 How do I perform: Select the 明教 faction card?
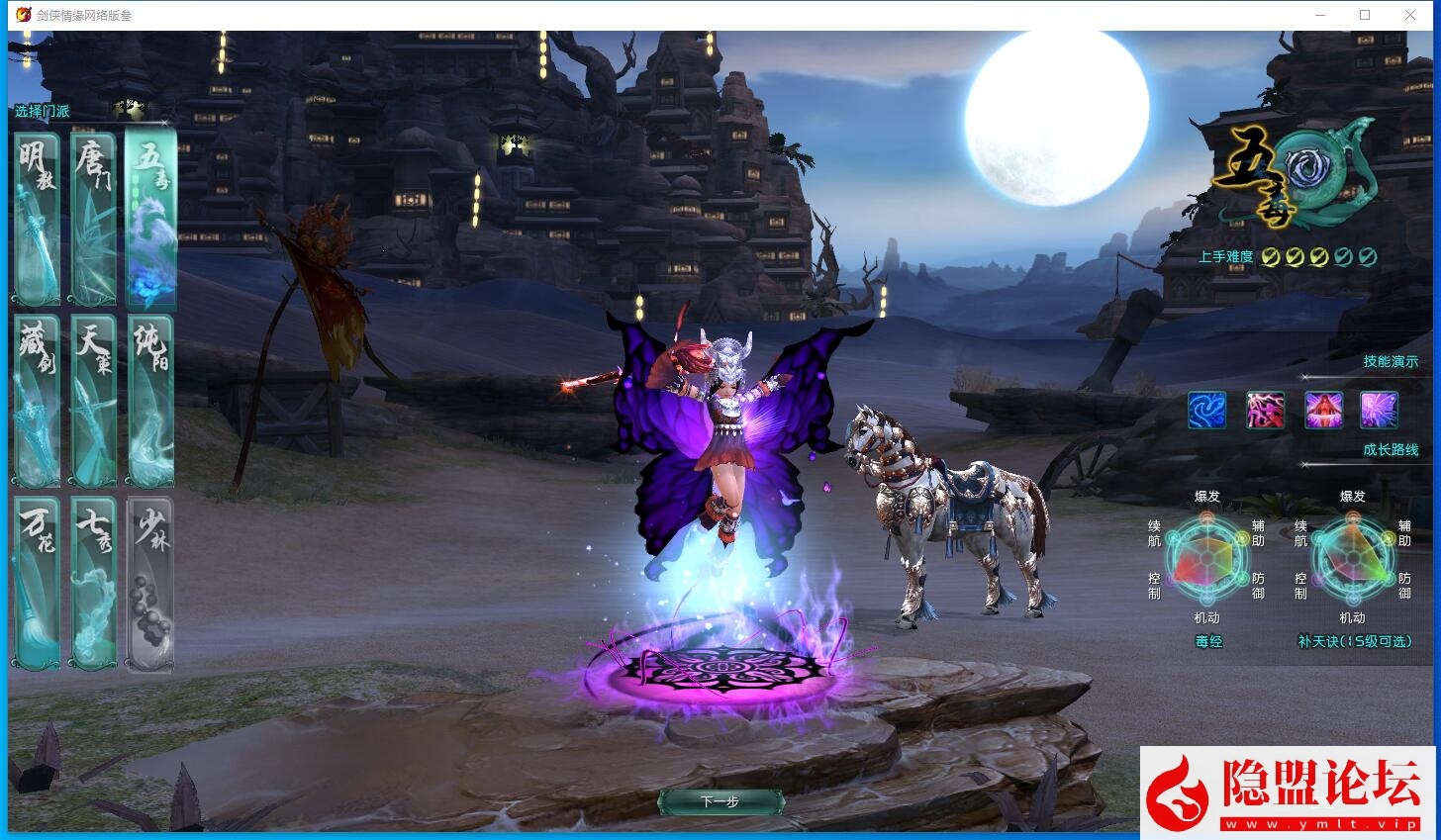[x=36, y=216]
